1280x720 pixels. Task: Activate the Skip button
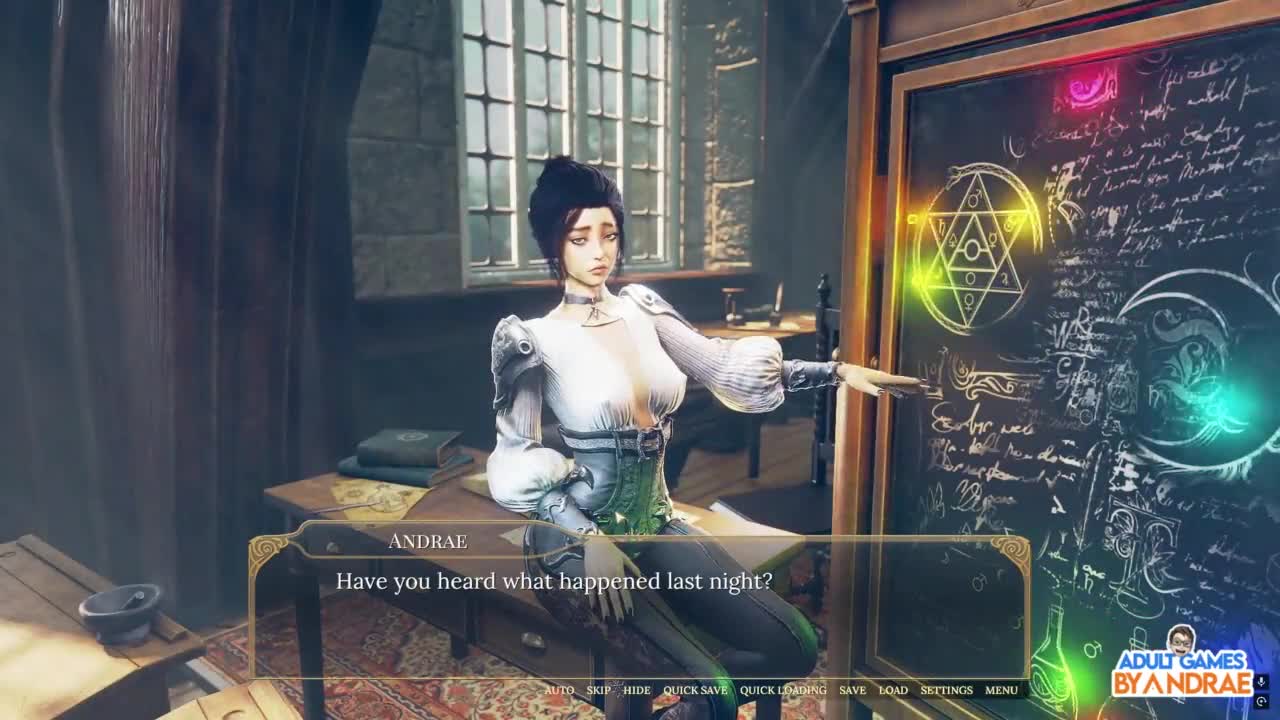[598, 690]
